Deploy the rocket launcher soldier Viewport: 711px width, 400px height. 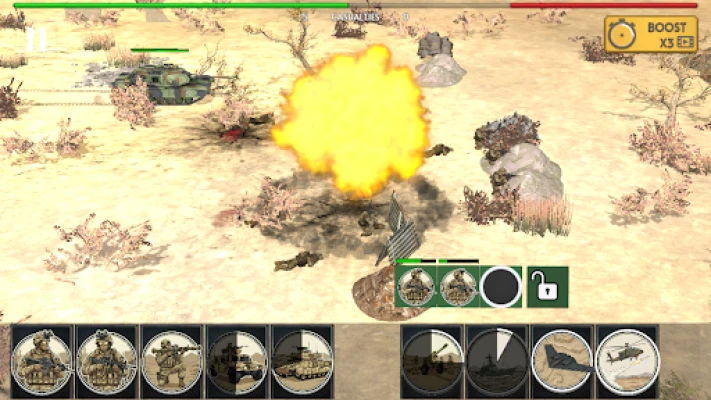coord(171,360)
